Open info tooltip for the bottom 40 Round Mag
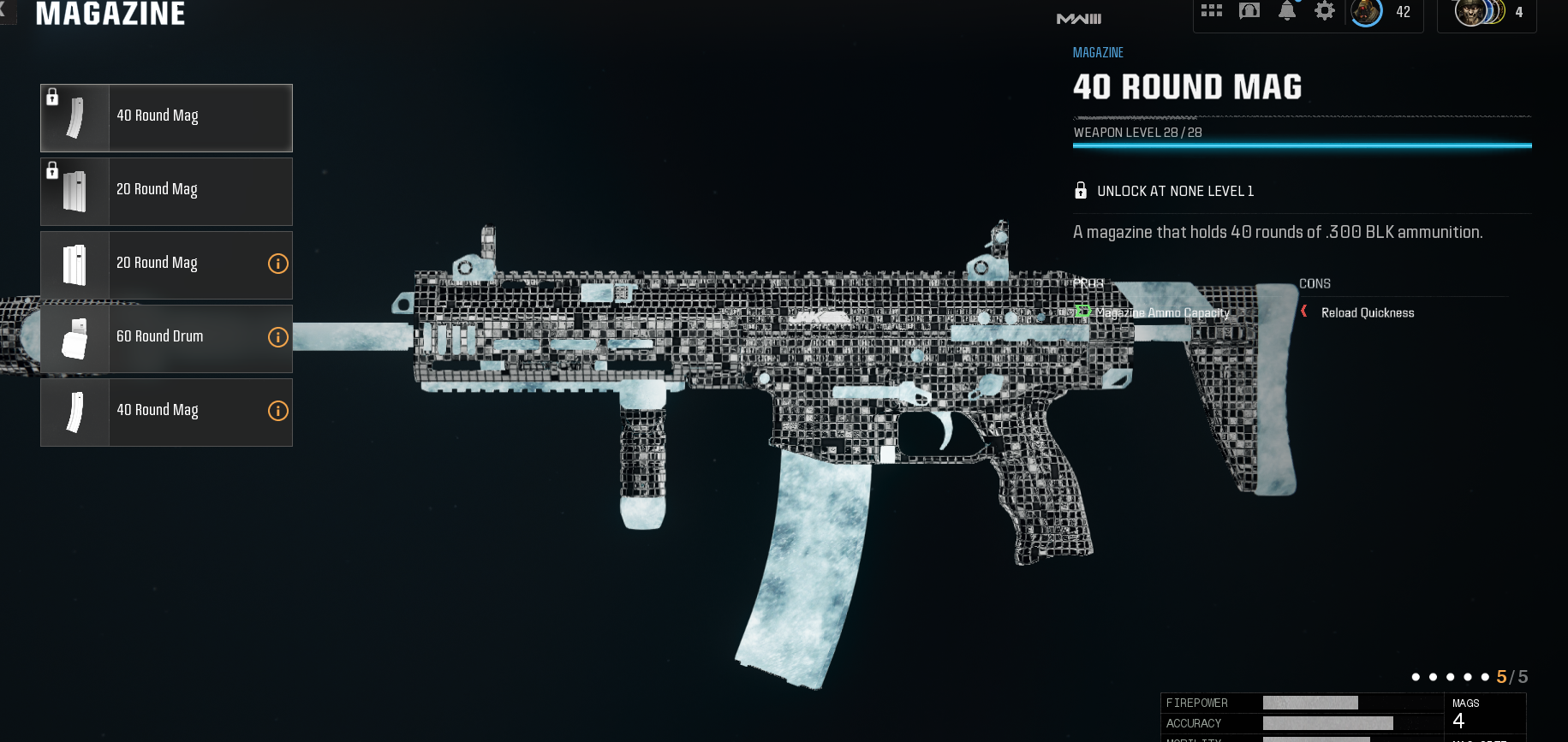Screen dimensions: 1568x742 click(x=277, y=411)
